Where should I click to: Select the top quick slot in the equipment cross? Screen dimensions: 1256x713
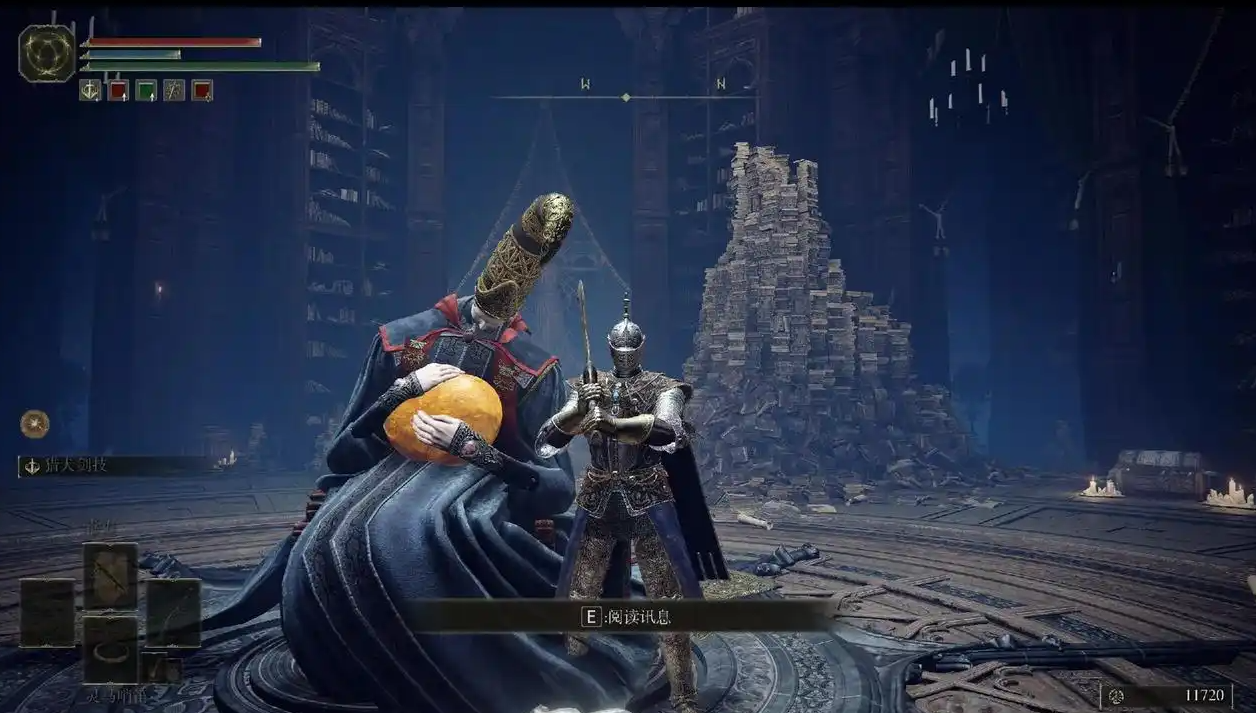pos(110,575)
